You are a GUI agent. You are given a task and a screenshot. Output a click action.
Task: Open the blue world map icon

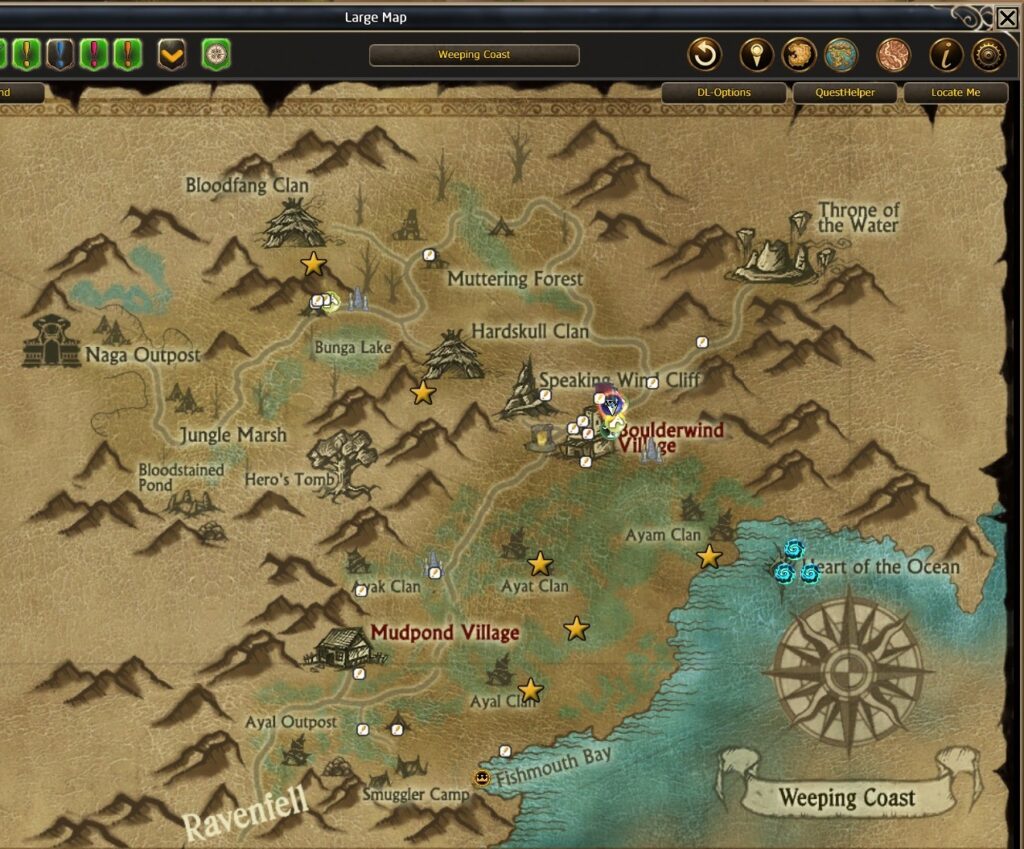pyautogui.click(x=842, y=55)
